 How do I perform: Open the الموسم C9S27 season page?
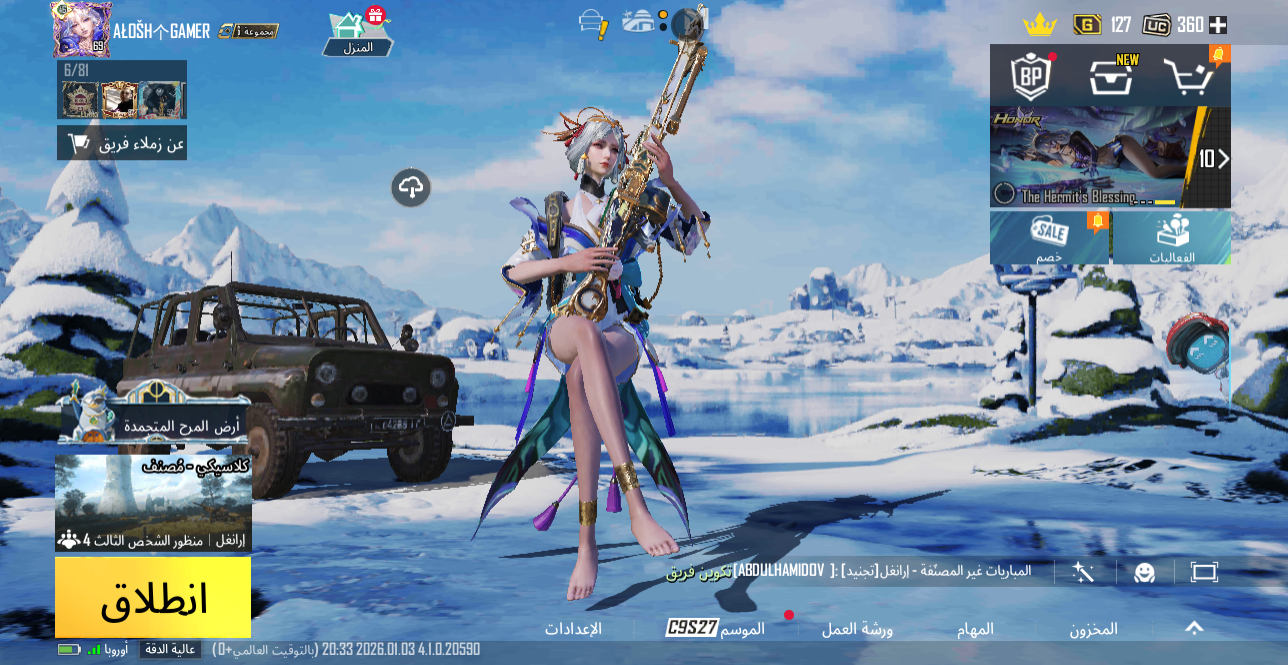[x=716, y=628]
